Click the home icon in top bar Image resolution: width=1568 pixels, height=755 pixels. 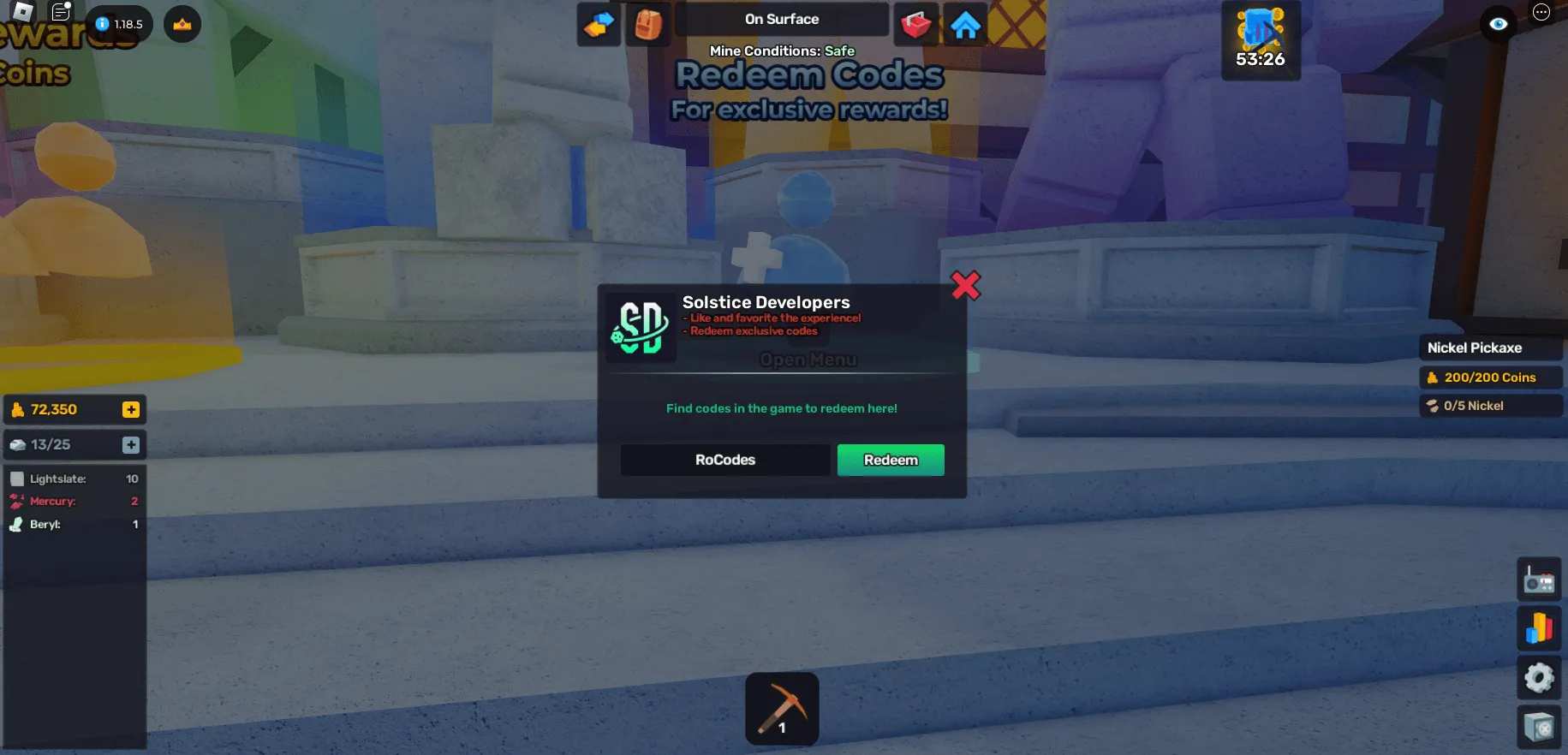(x=966, y=24)
